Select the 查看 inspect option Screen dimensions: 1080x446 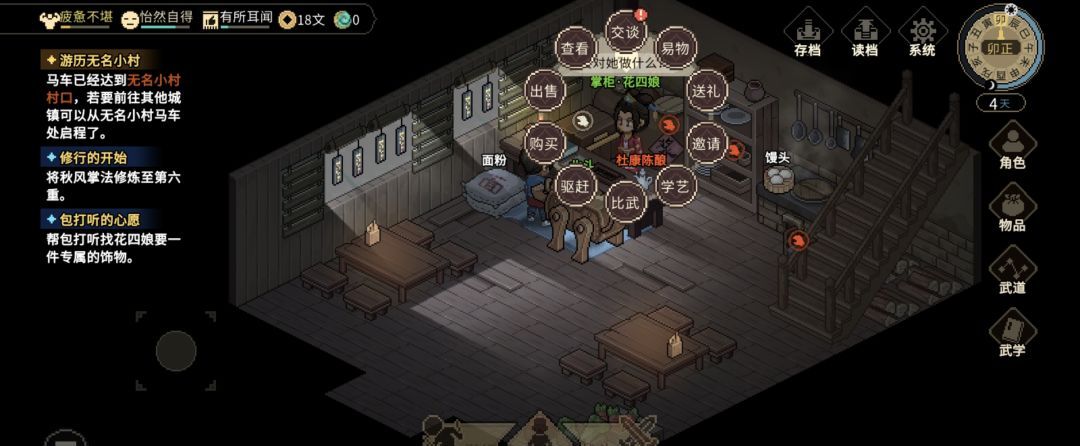point(575,48)
